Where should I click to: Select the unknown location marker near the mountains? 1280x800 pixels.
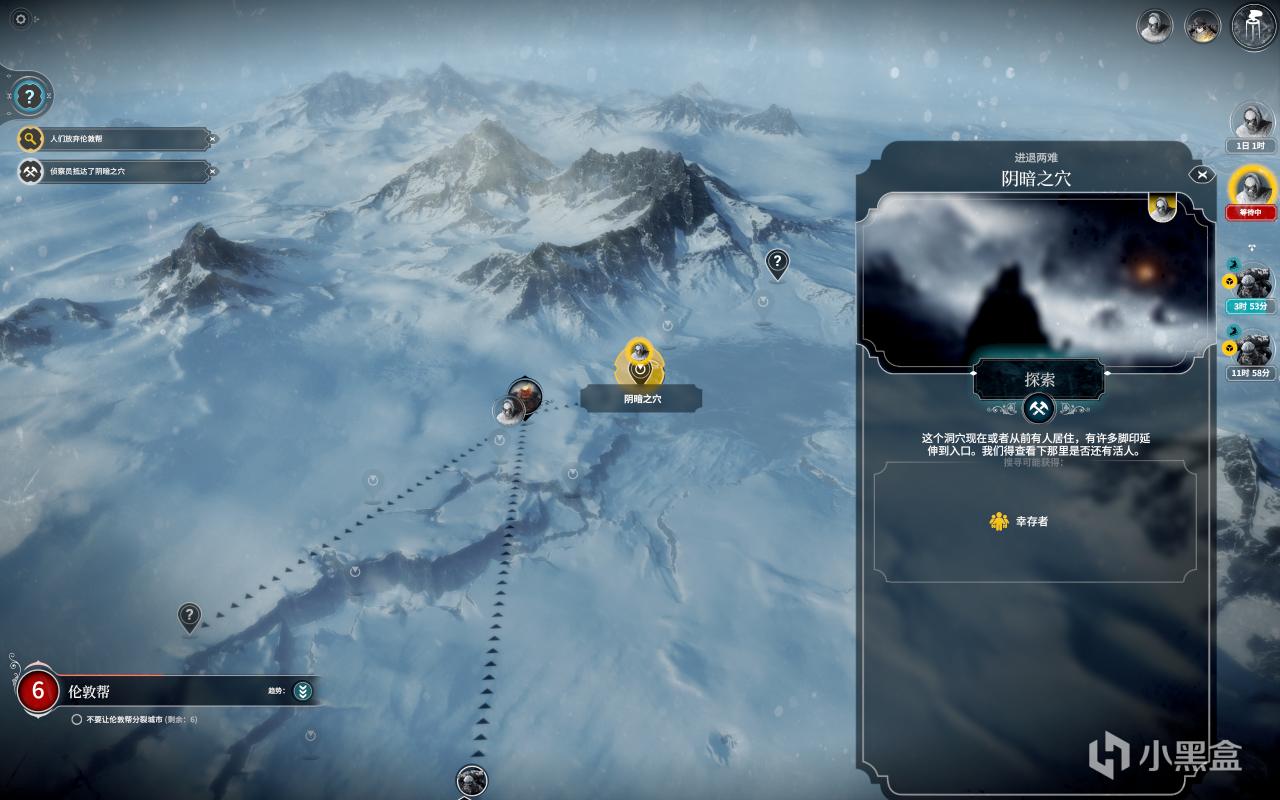click(x=777, y=263)
